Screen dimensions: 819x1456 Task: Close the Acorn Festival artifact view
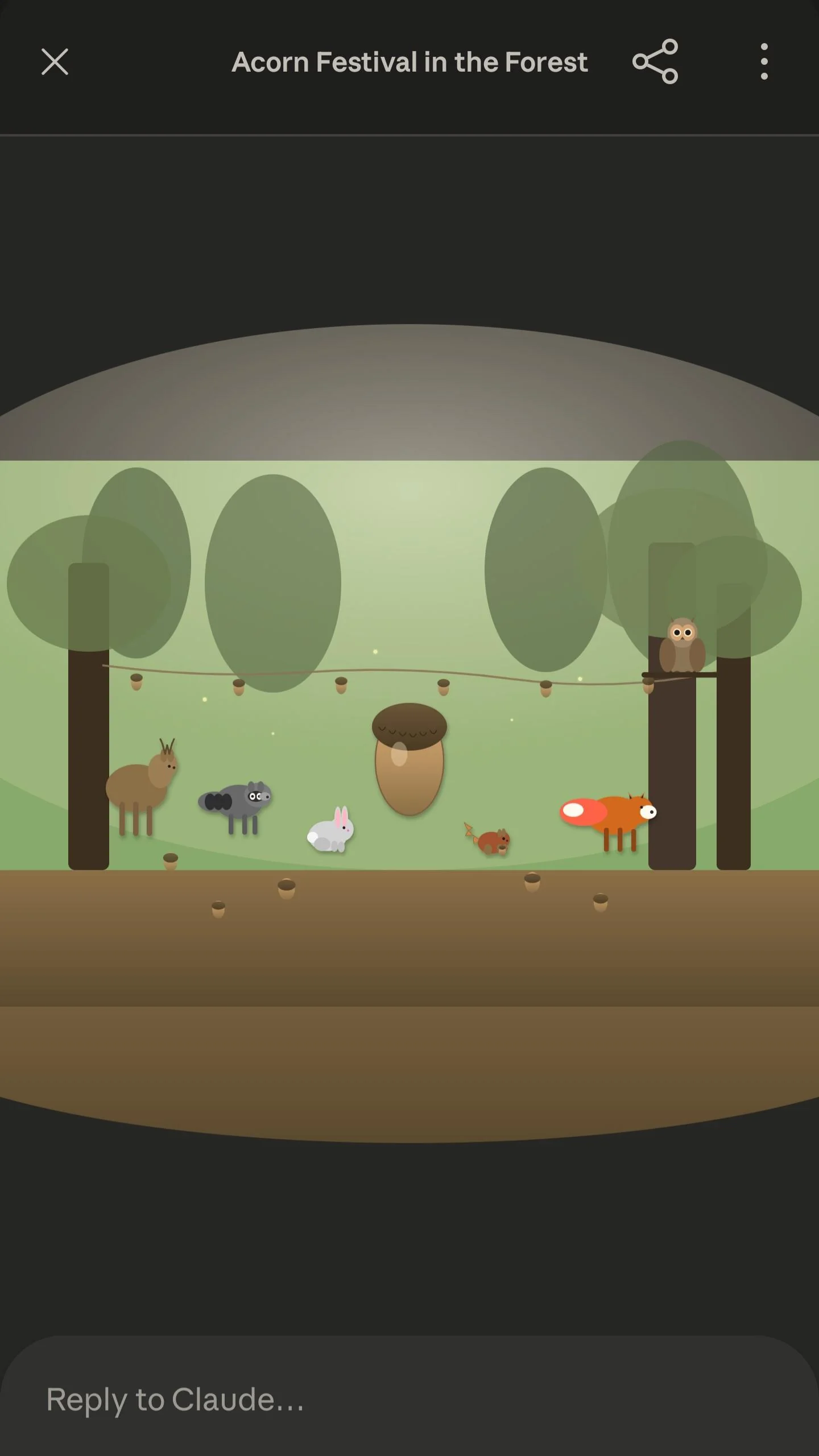[x=55, y=62]
